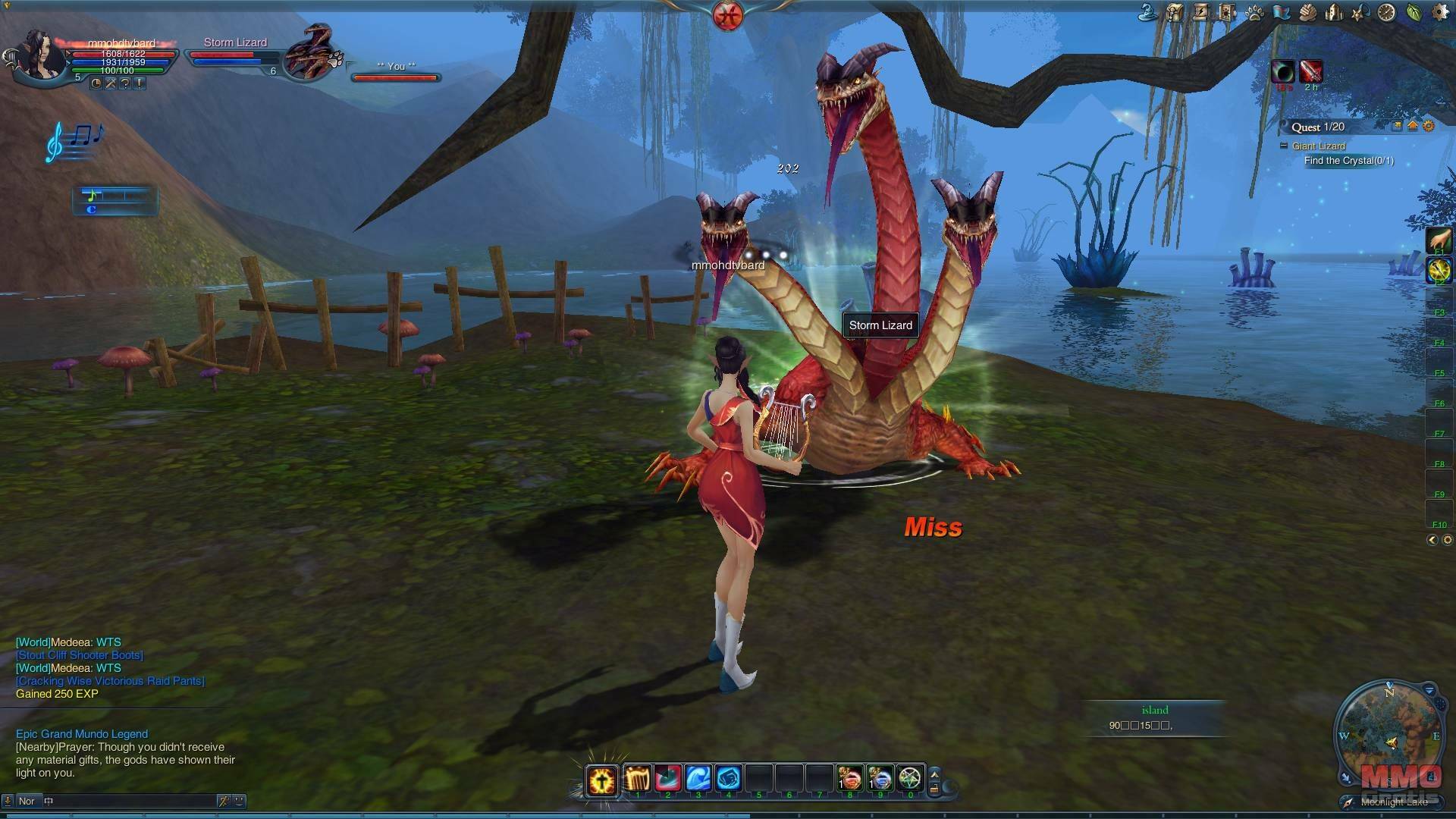Activate the golden harp skill in slot 1
Viewport: 1456px width, 819px height.
pos(638,779)
